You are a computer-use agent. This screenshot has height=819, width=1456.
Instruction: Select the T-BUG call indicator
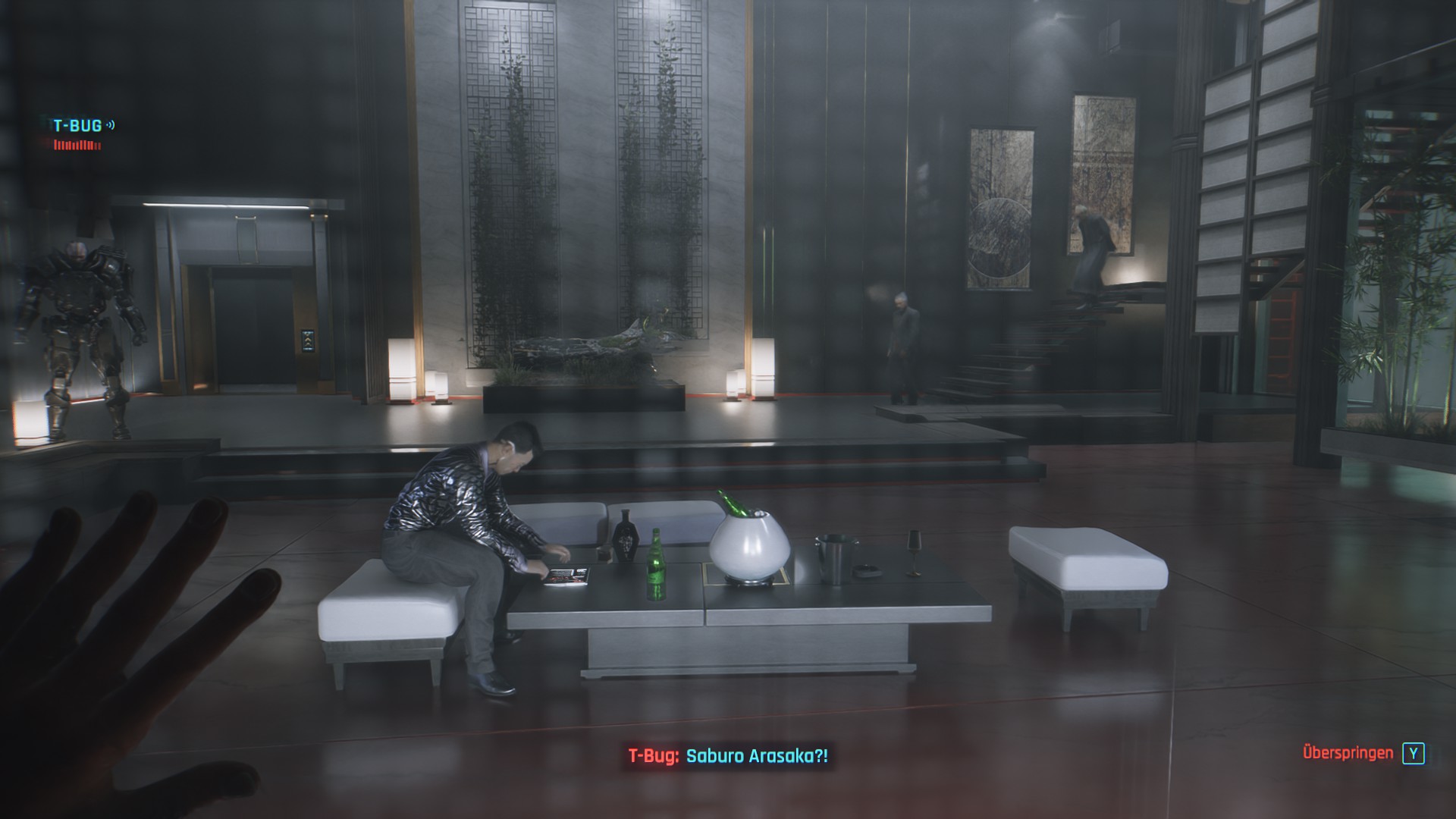(78, 126)
